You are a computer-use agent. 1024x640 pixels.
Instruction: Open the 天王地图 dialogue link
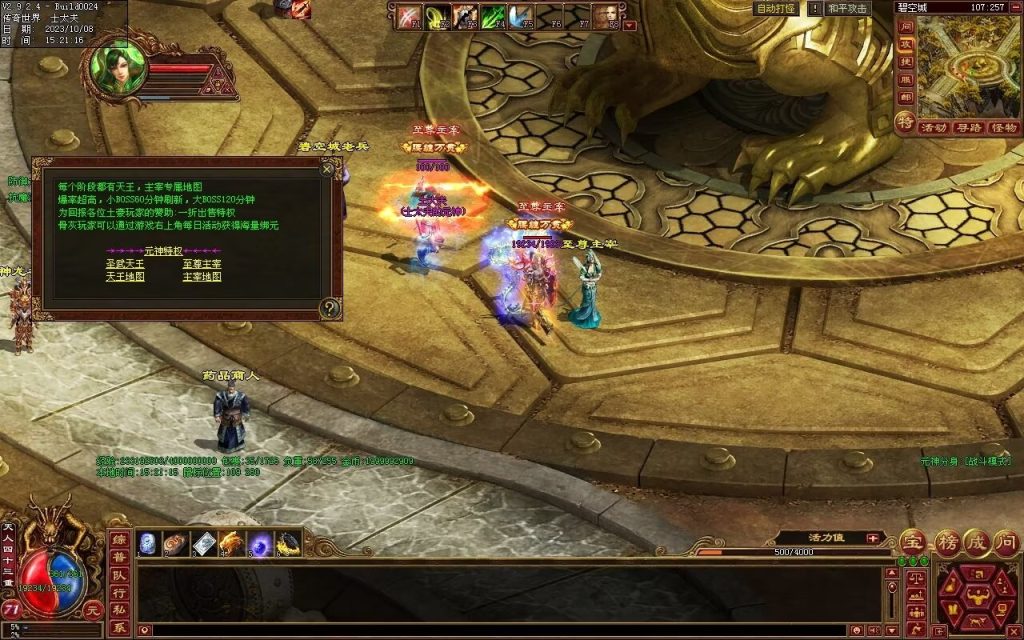(125, 277)
